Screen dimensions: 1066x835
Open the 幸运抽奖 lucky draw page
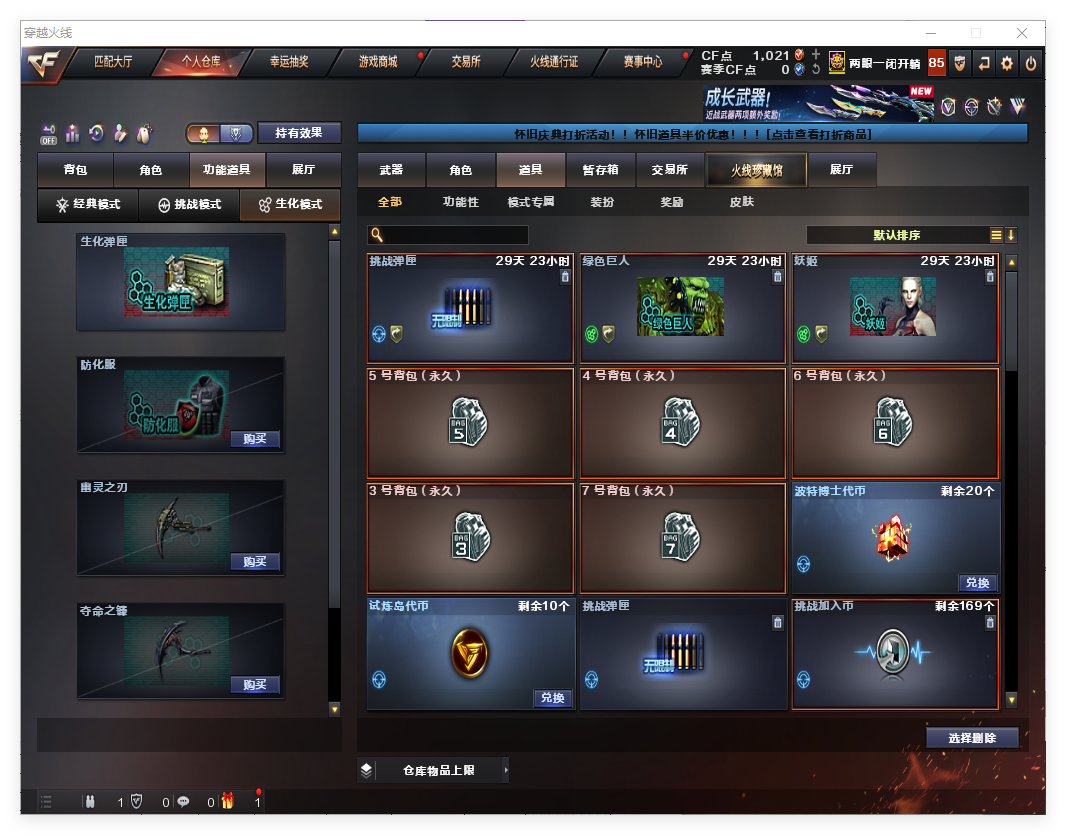(289, 62)
